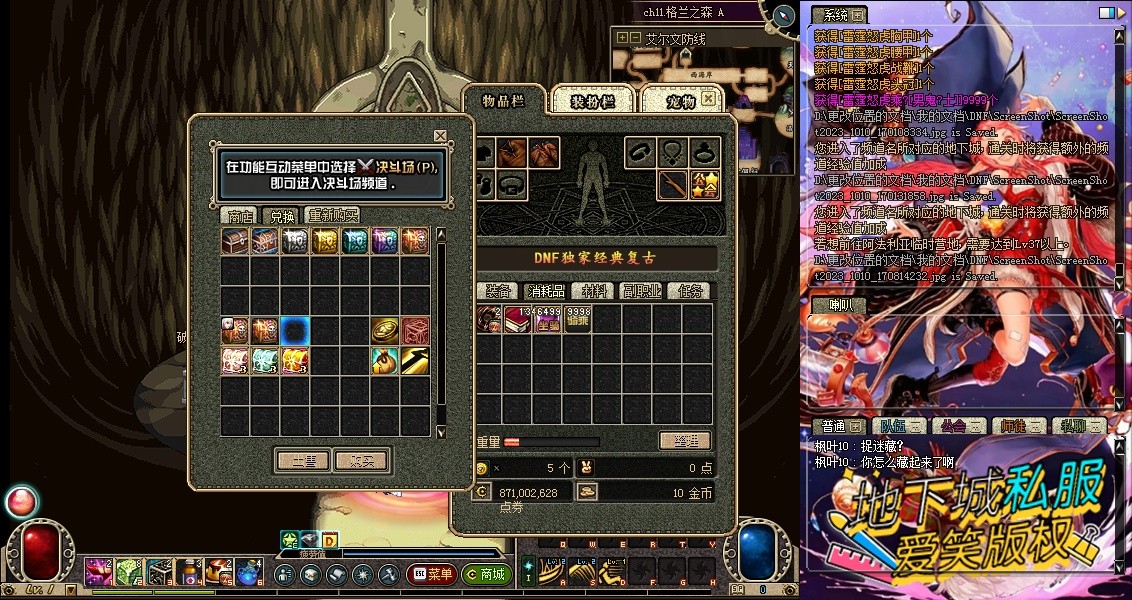Click the 购买 buy button
Image resolution: width=1132 pixels, height=600 pixels.
click(x=361, y=461)
